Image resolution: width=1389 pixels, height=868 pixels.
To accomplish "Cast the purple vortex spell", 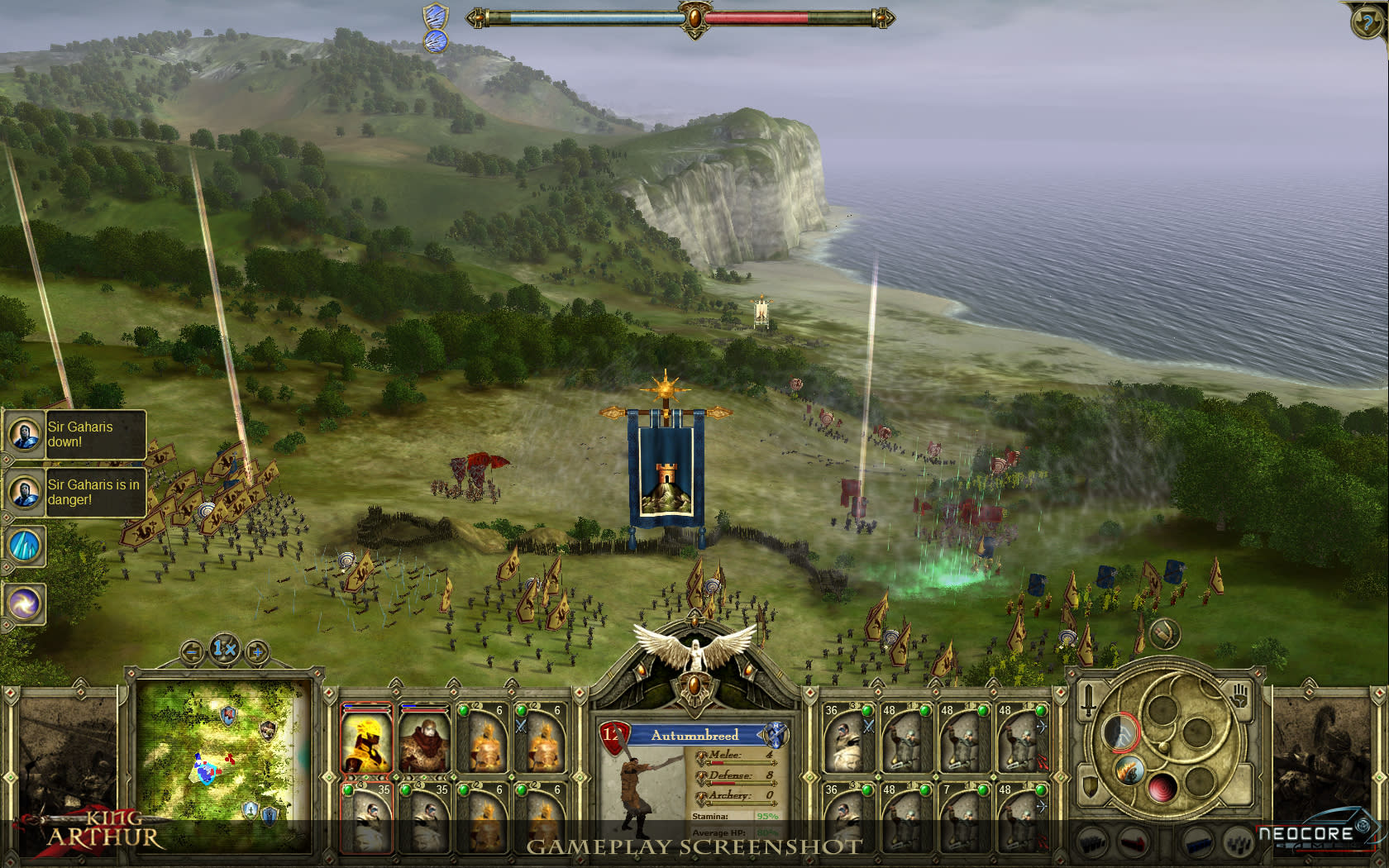I will point(25,603).
